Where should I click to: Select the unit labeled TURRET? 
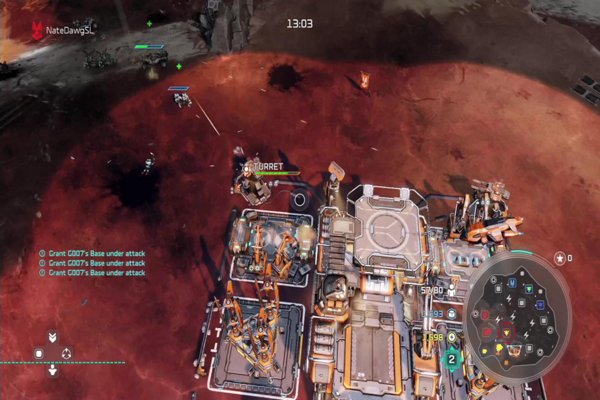250,182
